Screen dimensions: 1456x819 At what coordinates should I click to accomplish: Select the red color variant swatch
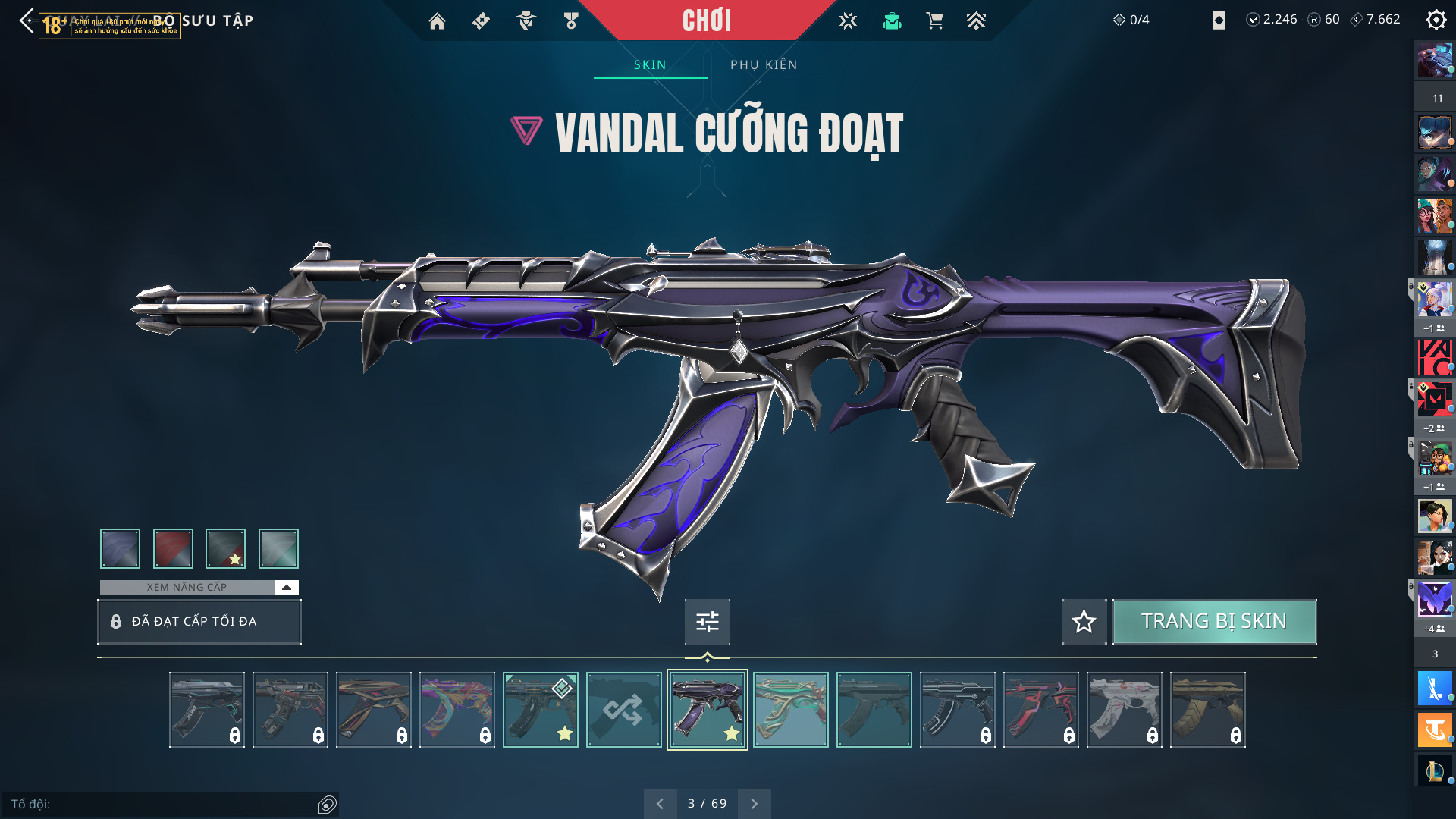[173, 548]
